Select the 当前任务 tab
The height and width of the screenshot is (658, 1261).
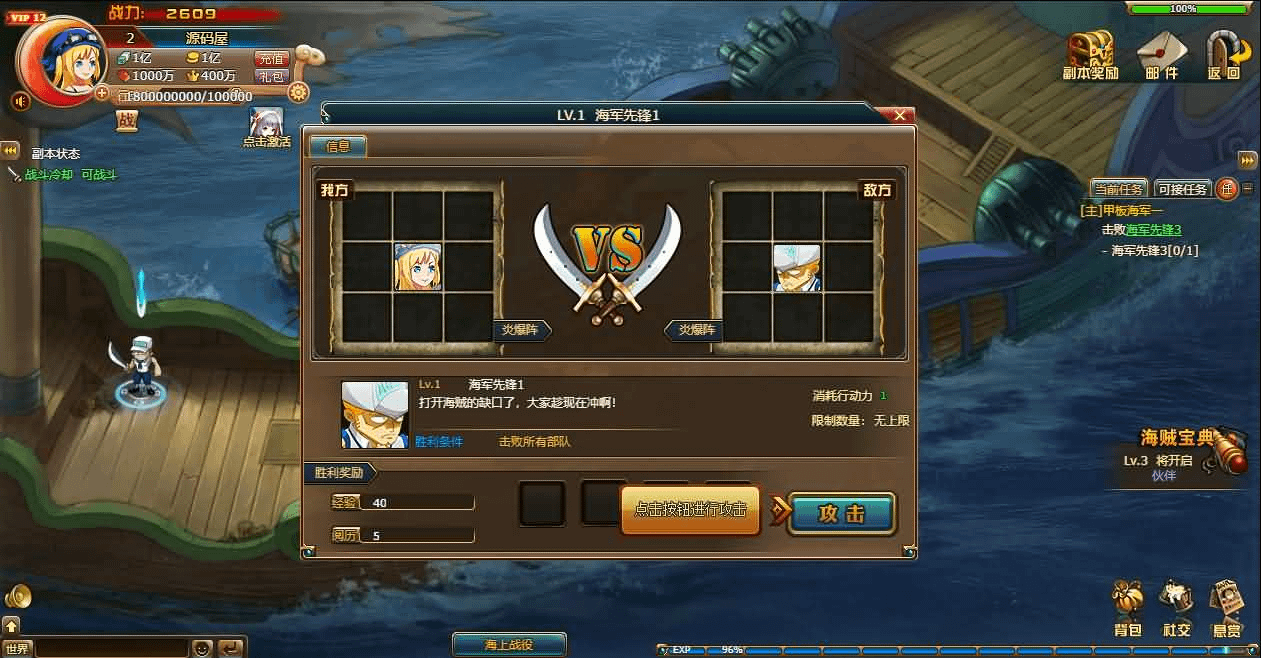pos(1119,188)
